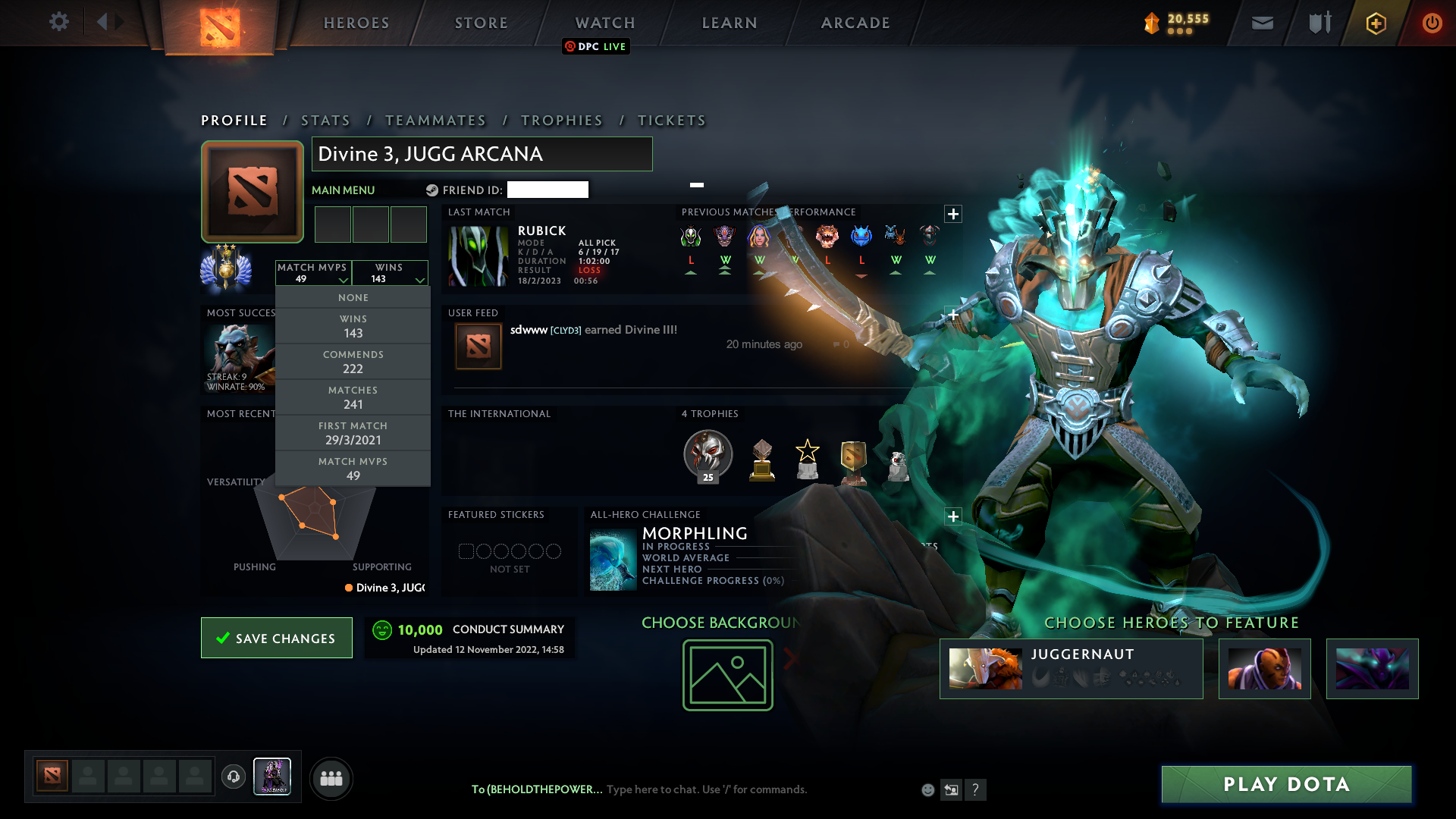Expand the all-hero challenge plus button
1456x819 pixels.
point(952,516)
